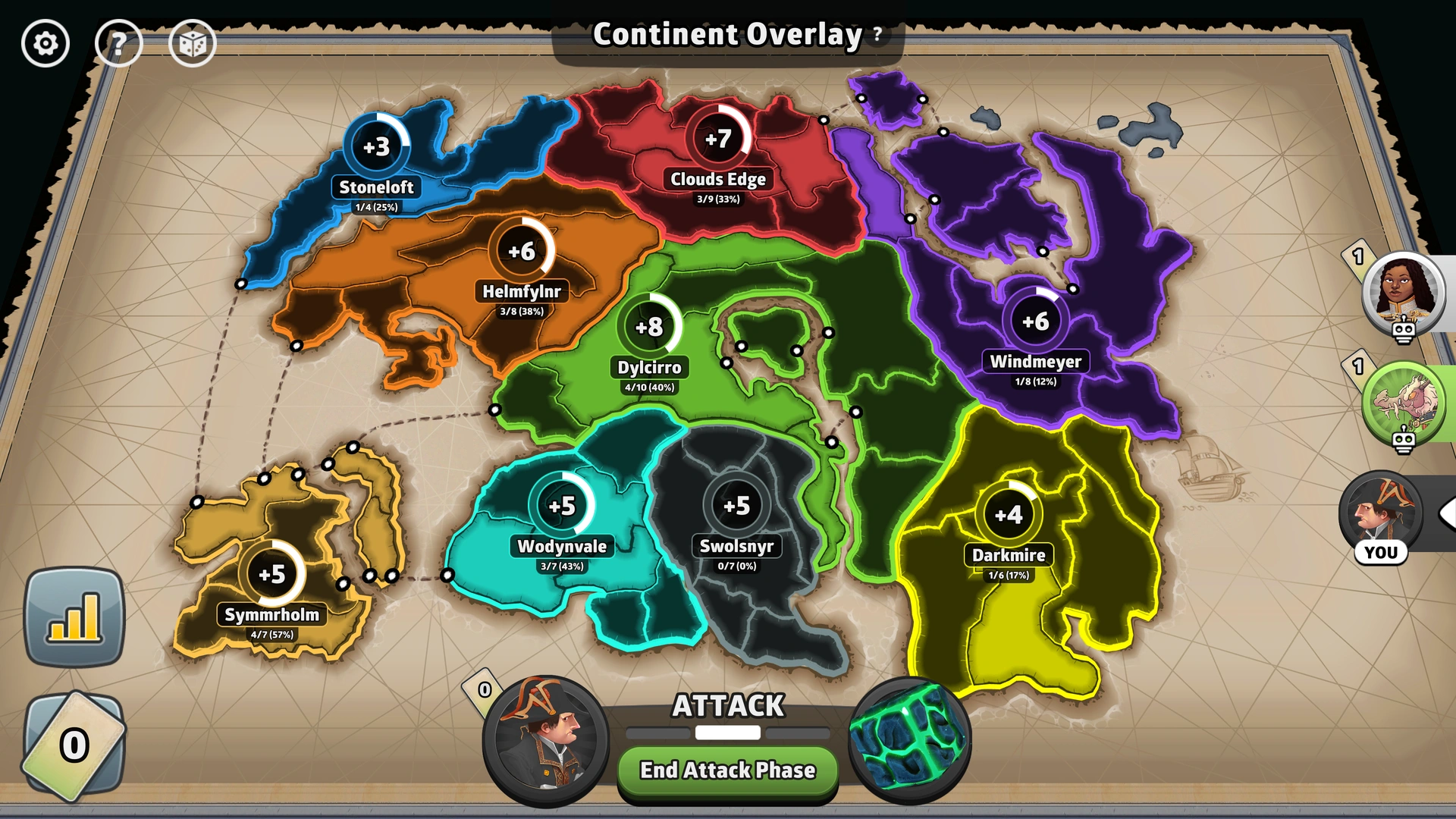
Task: Click the help question mark icon
Action: coord(120,43)
